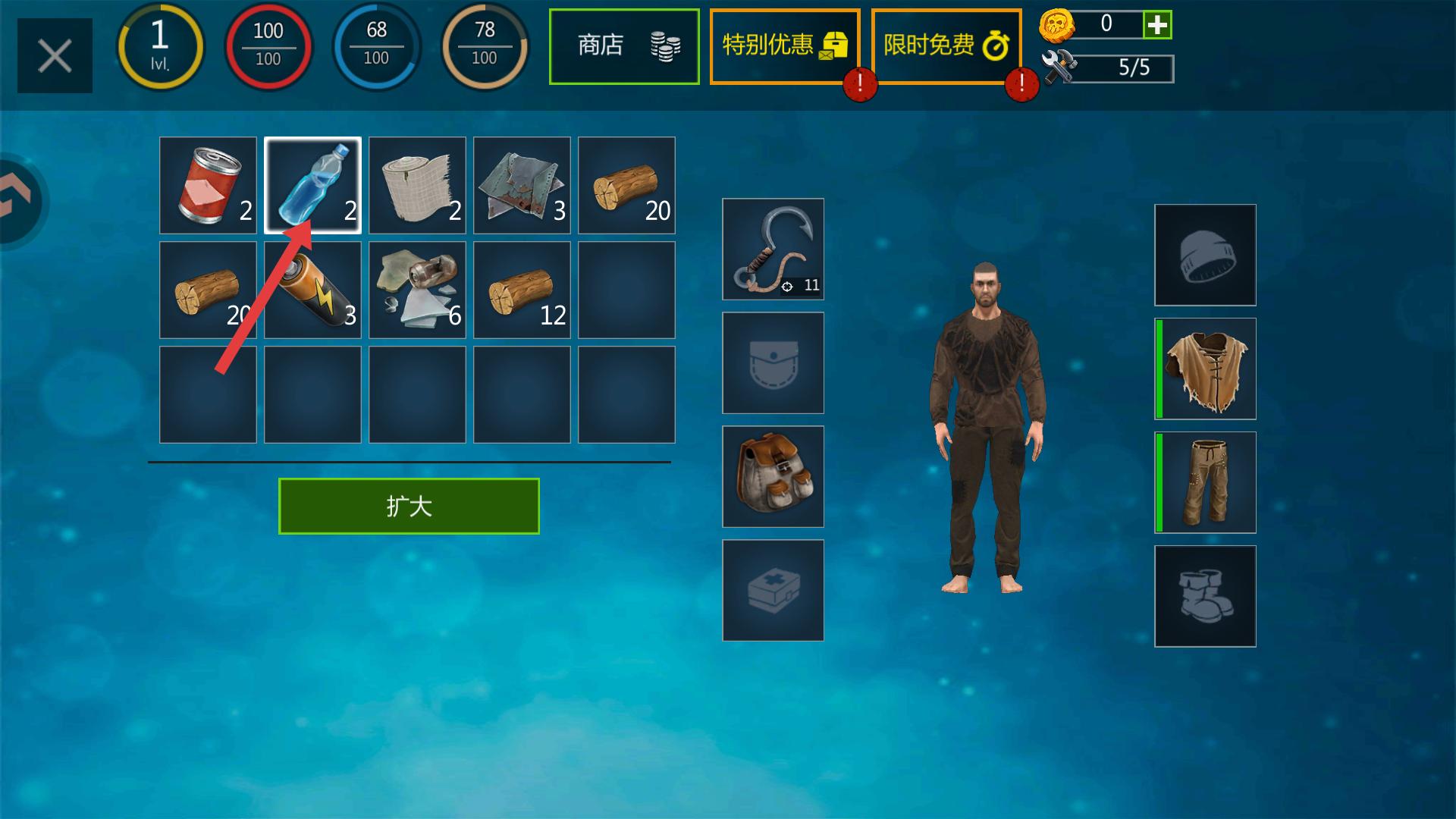The width and height of the screenshot is (1456, 819).
Task: Open the 特别优惠 special offers
Action: point(784,46)
